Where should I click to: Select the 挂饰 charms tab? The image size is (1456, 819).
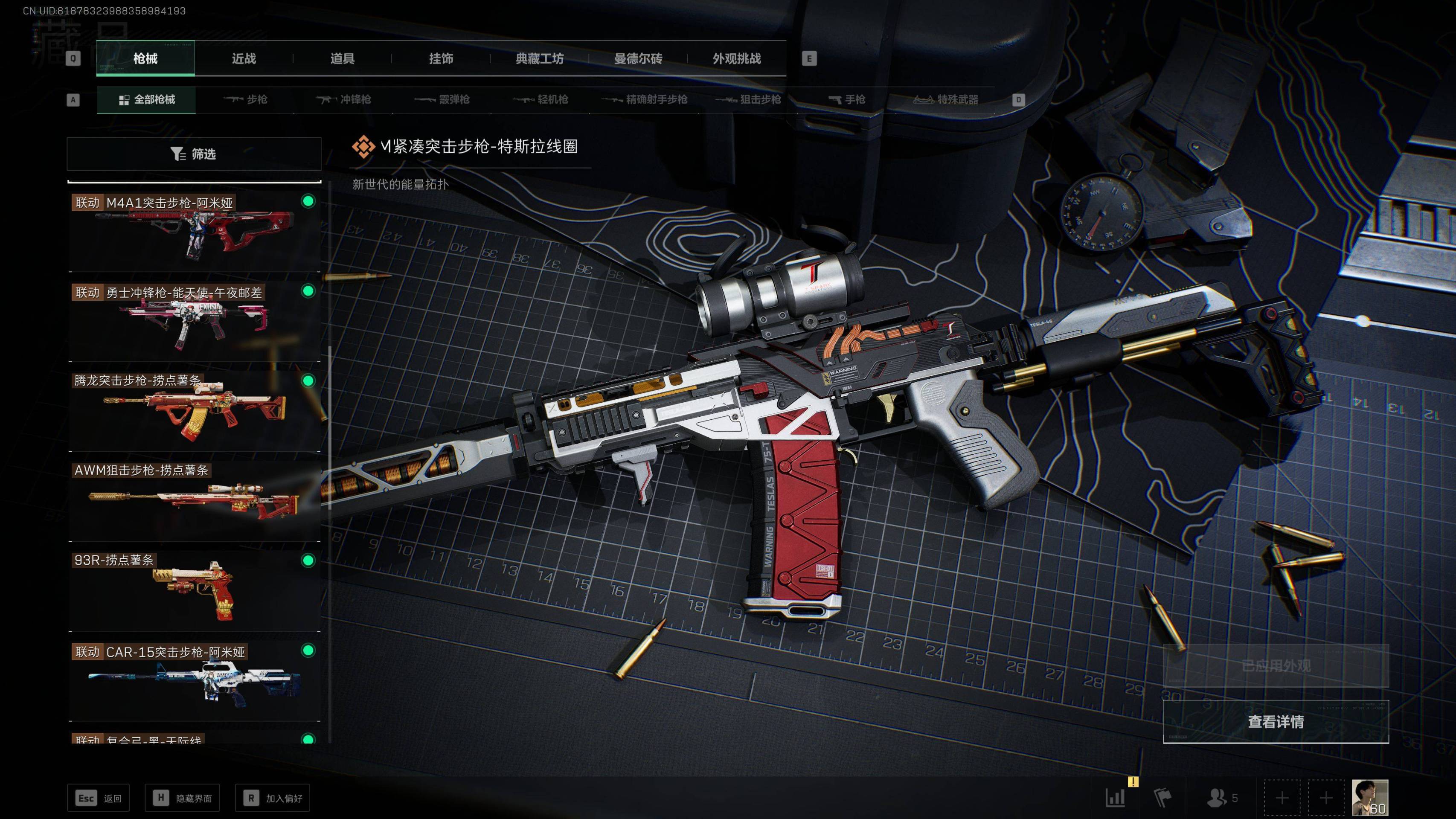click(x=441, y=59)
